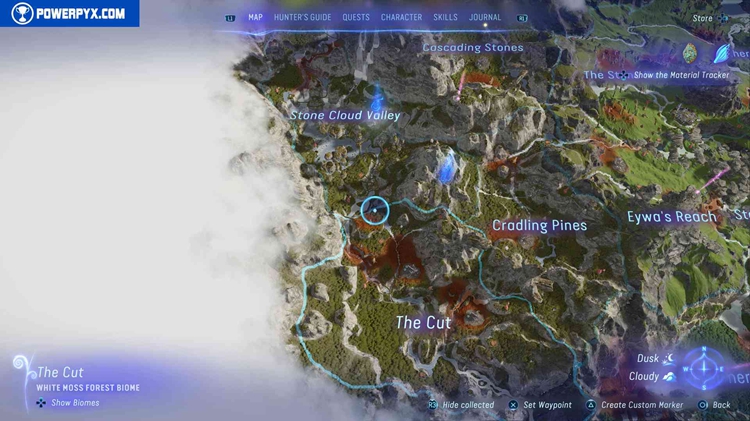Go to the Skills tab
Viewport: 750px width, 421px height.
[x=445, y=17]
